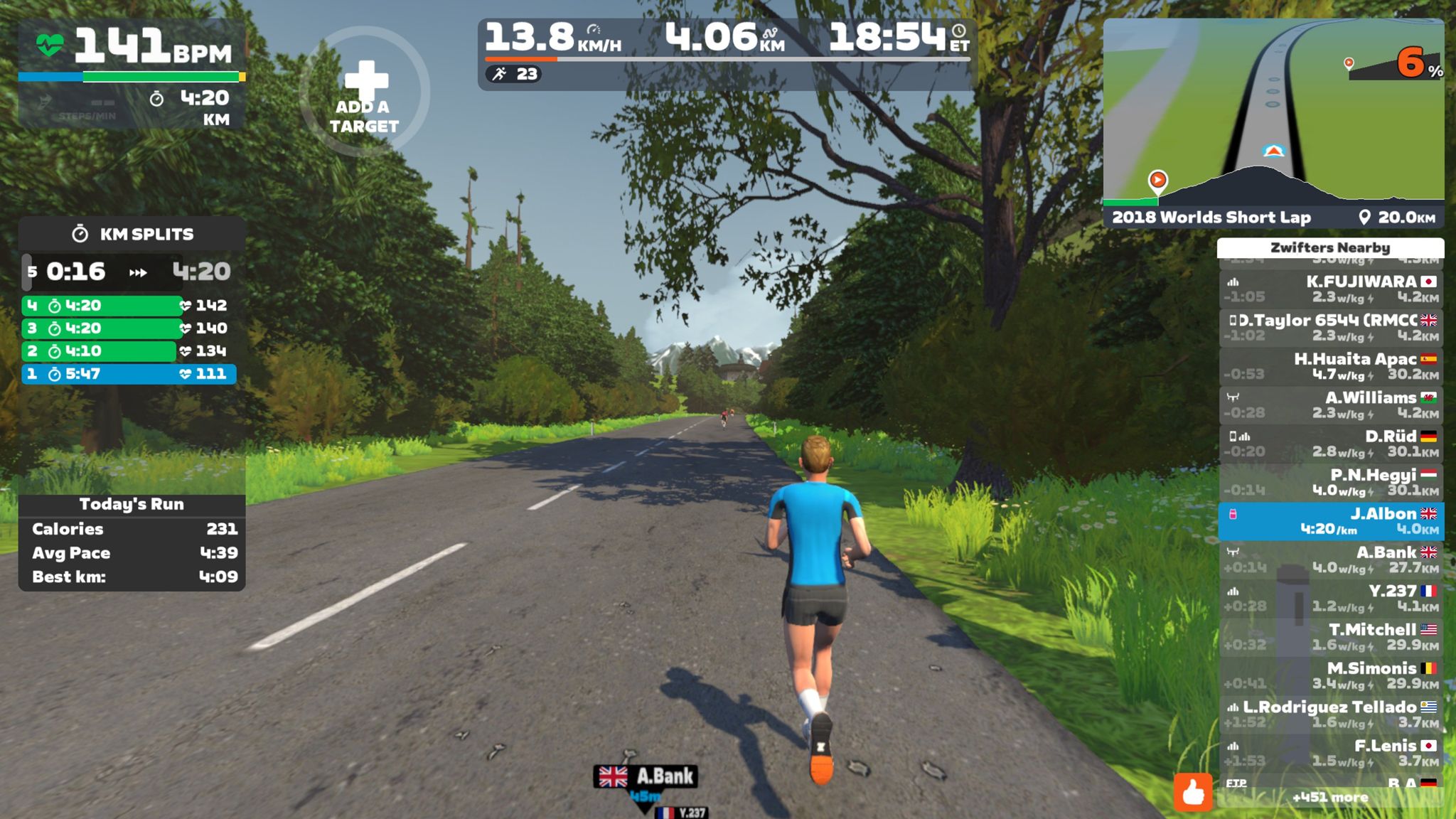
Task: Select highlighted J.Albon row
Action: point(1330,520)
